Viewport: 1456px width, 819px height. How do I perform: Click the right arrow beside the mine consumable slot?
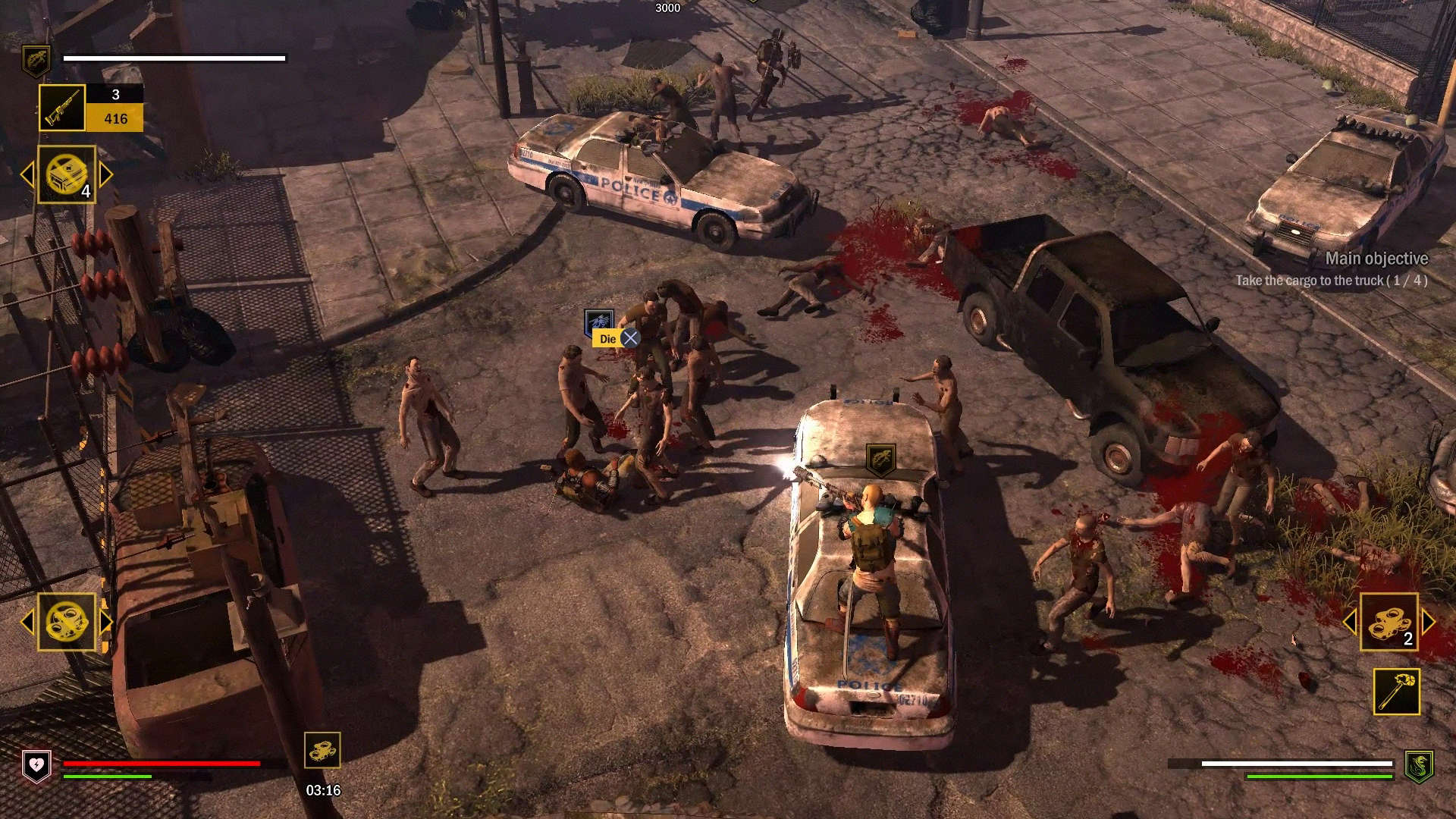point(106,173)
